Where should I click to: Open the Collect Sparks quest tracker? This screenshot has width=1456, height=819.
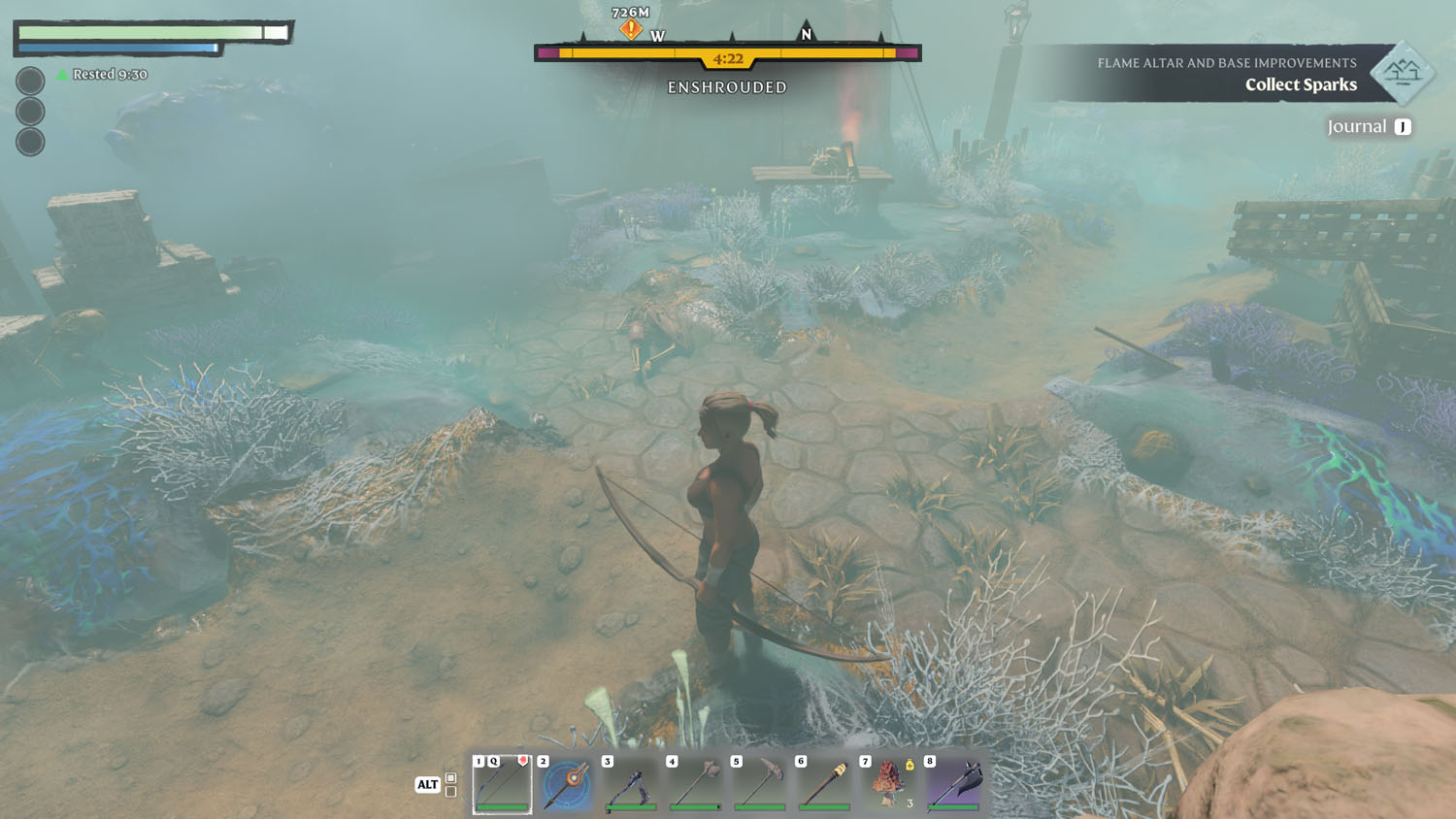coord(1300,84)
